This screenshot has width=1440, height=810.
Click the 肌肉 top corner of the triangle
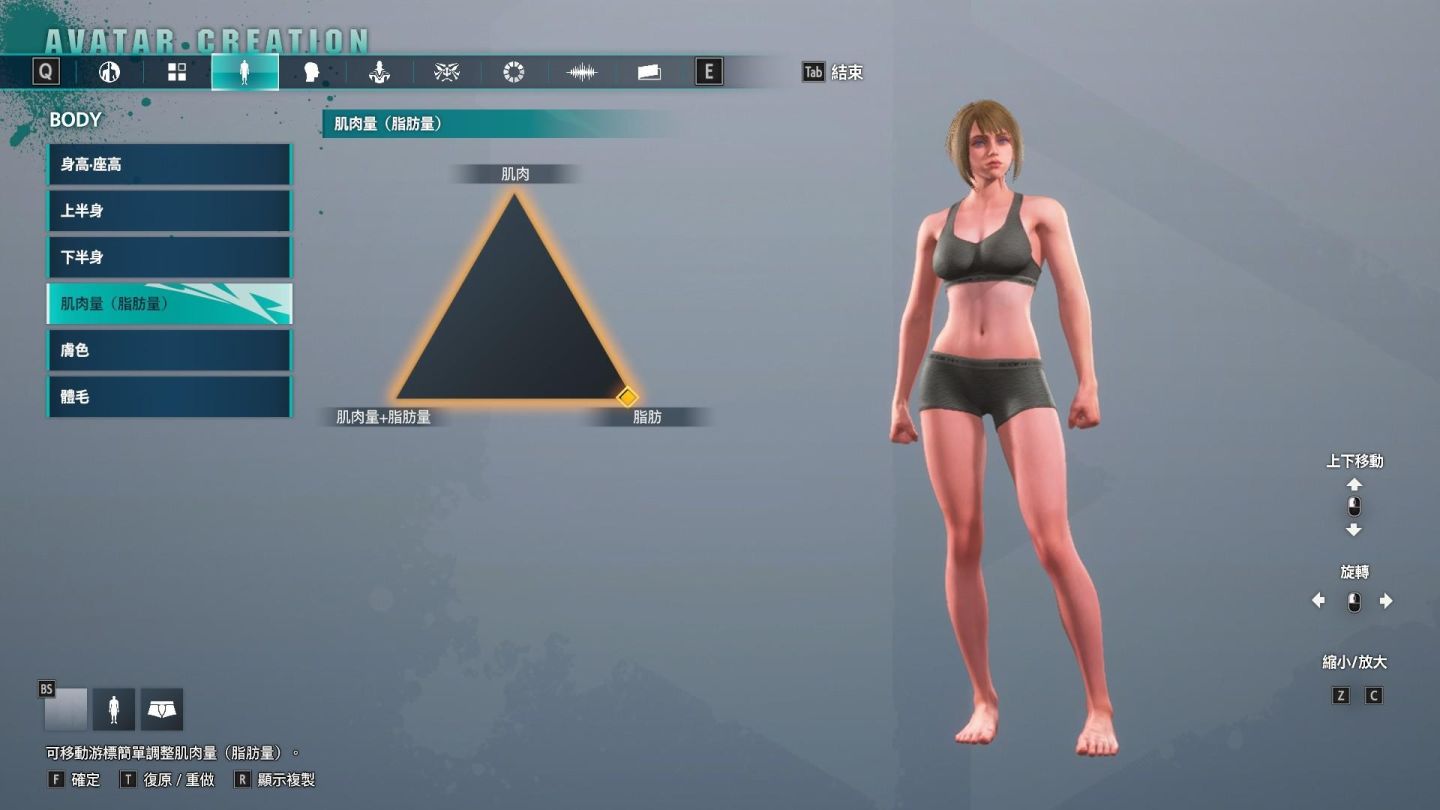coord(514,196)
